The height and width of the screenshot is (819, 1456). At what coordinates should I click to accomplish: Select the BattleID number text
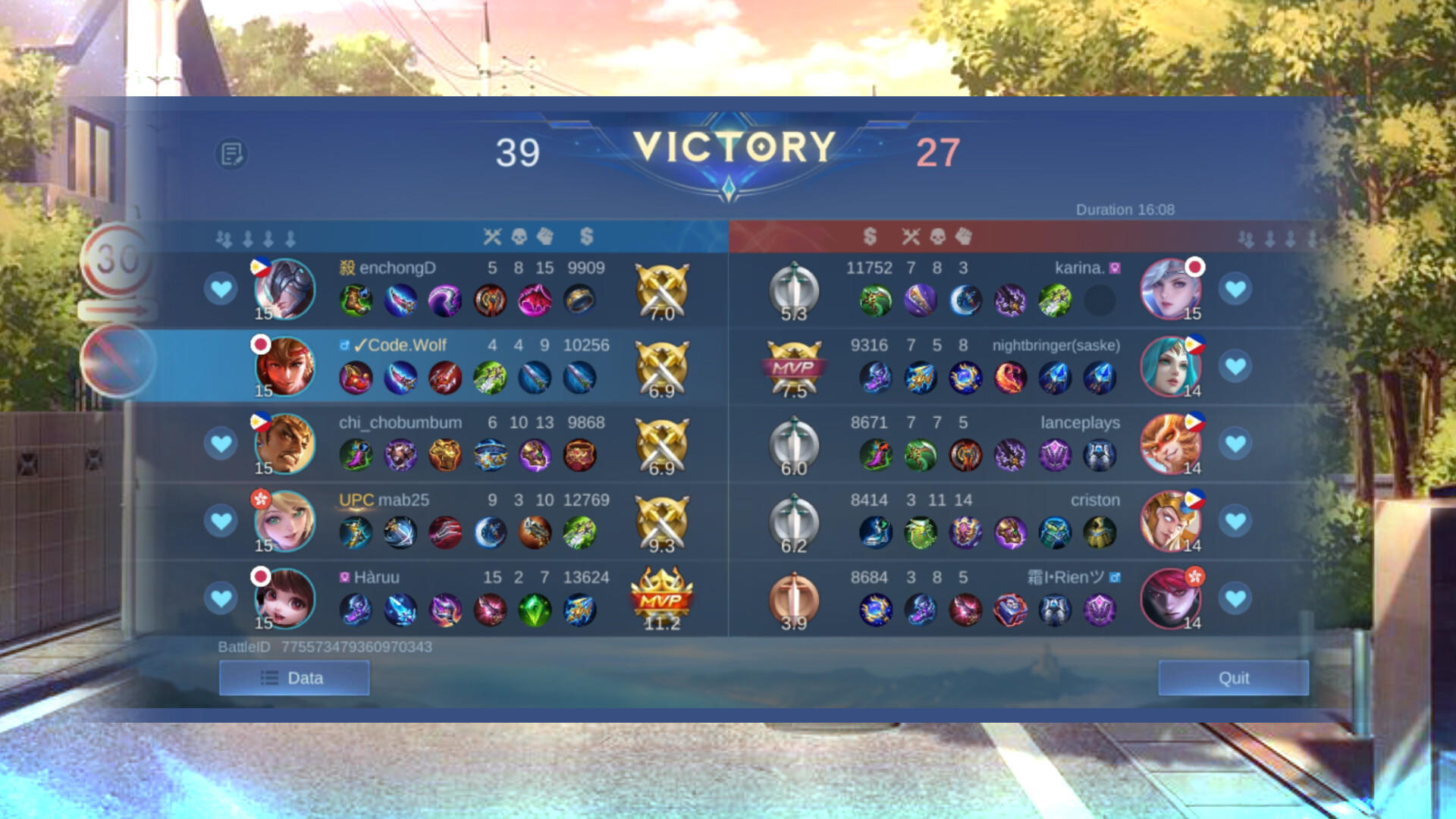pos(356,647)
